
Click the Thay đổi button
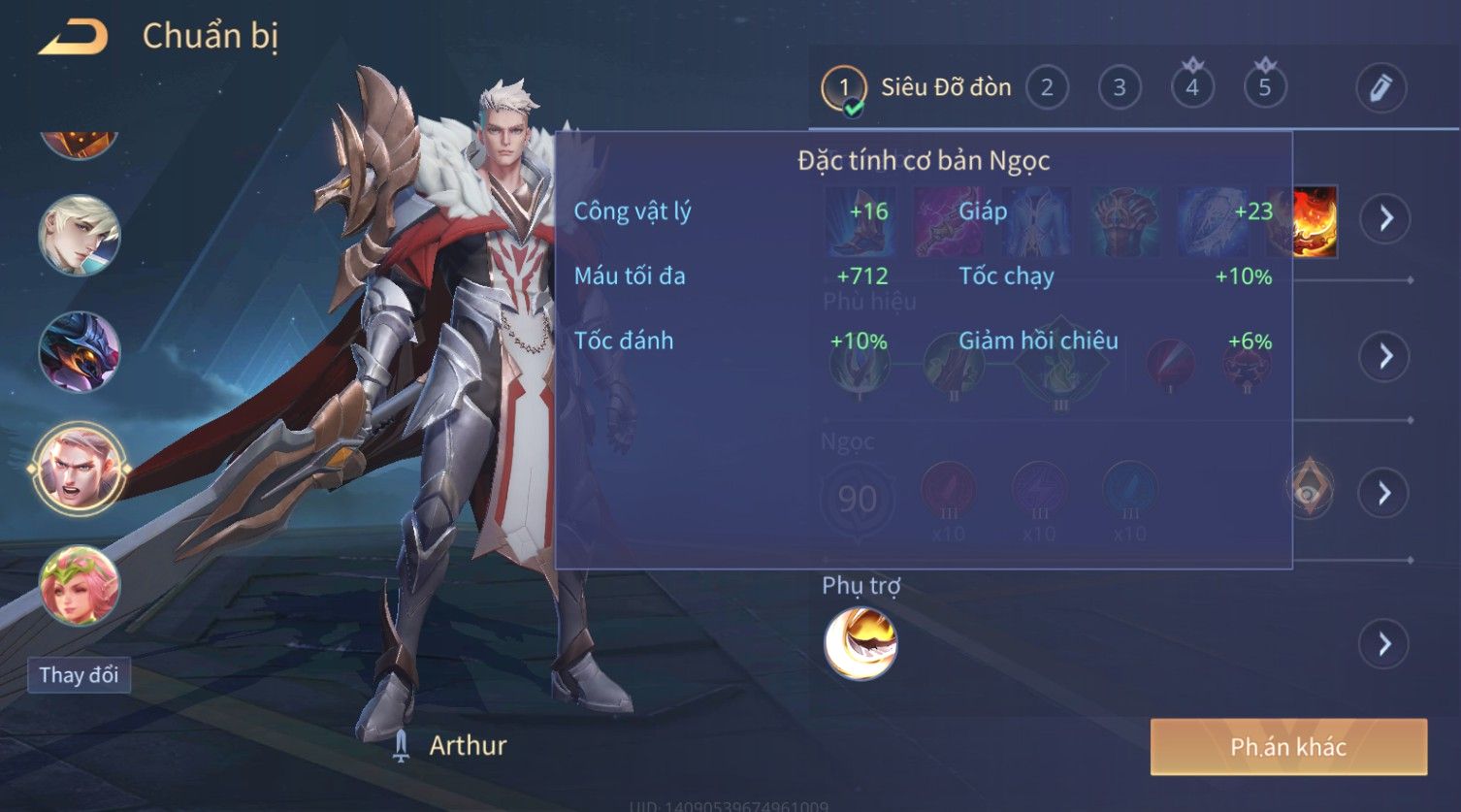(79, 675)
